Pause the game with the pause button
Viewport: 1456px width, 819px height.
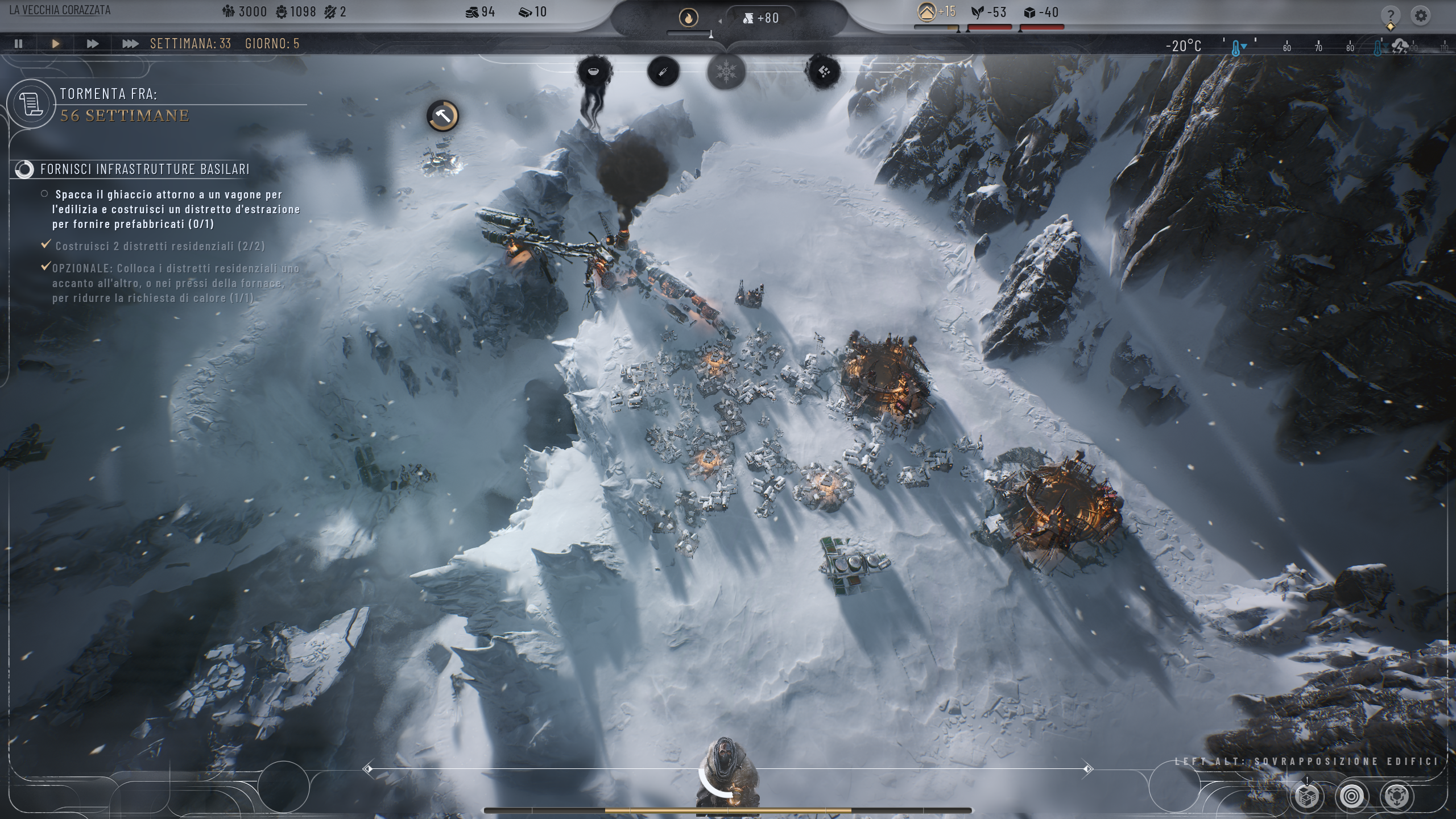tap(19, 43)
